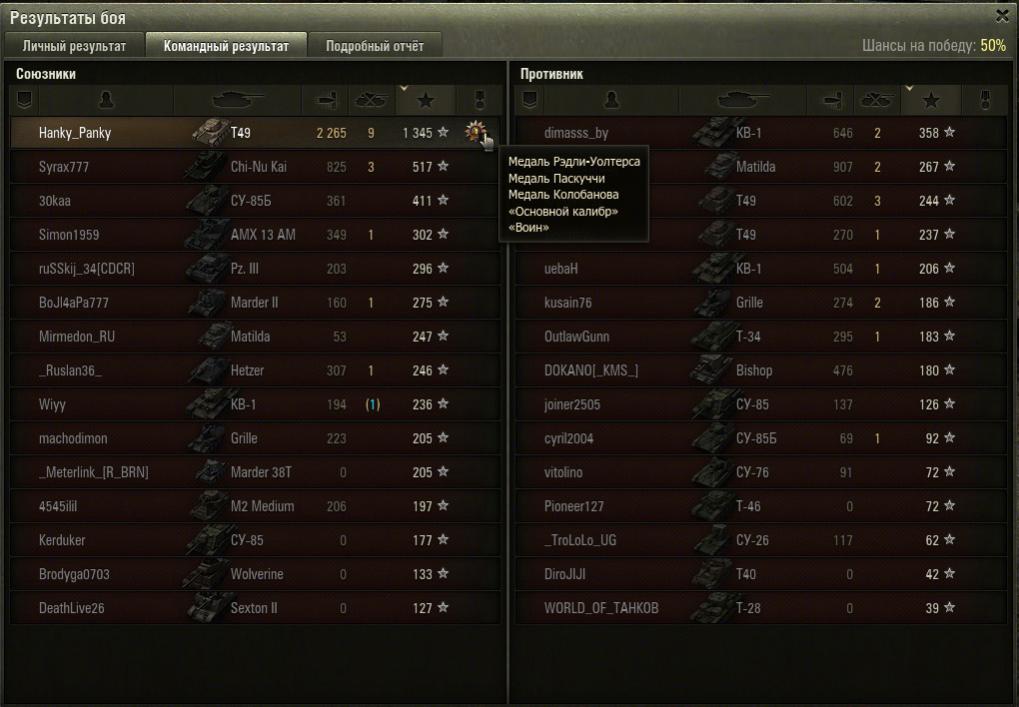Image resolution: width=1019 pixels, height=707 pixels.
Task: Pick ally DeathLive26 in the list
Action: coord(71,608)
